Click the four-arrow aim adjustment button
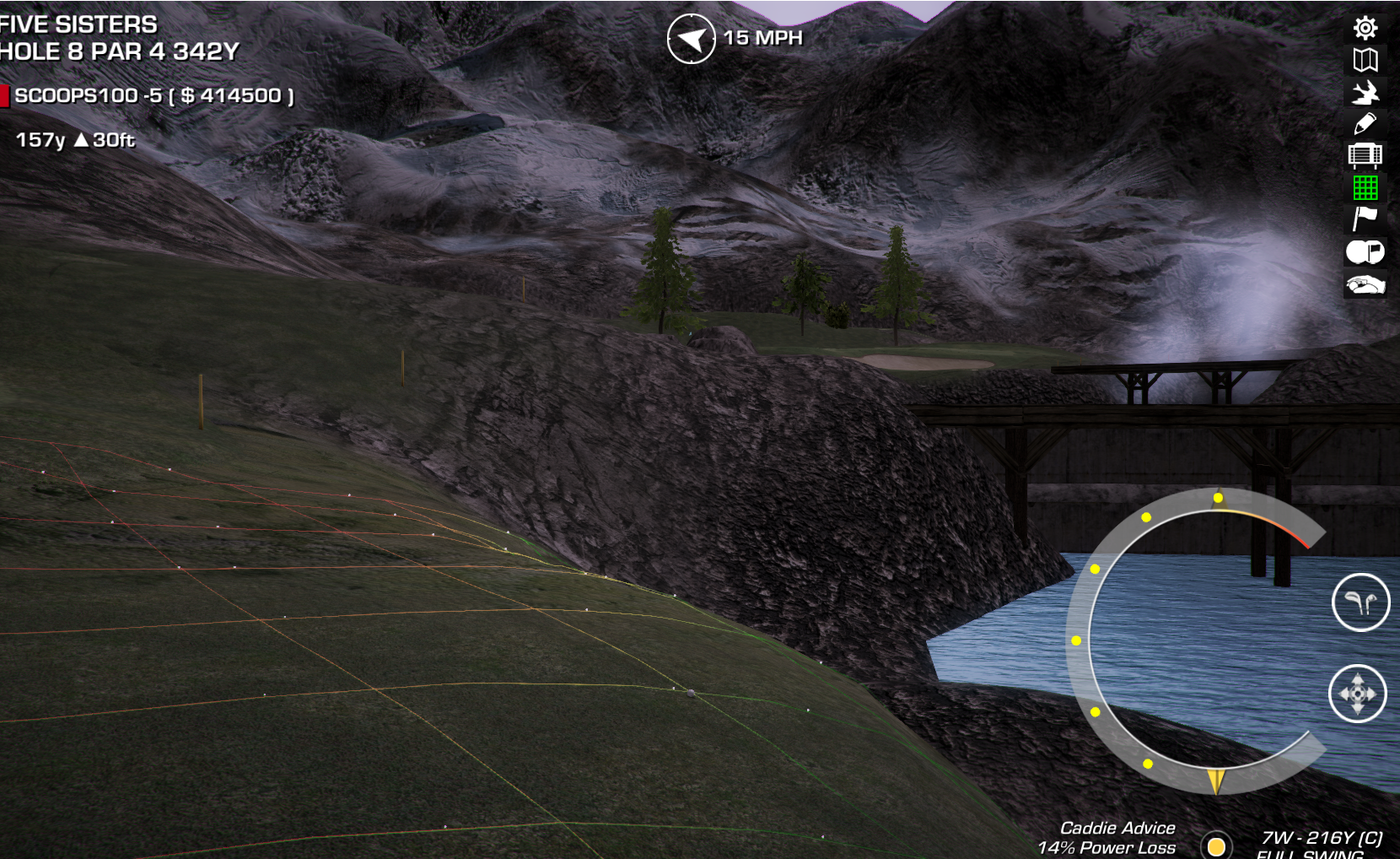The width and height of the screenshot is (1400, 859). (x=1358, y=694)
